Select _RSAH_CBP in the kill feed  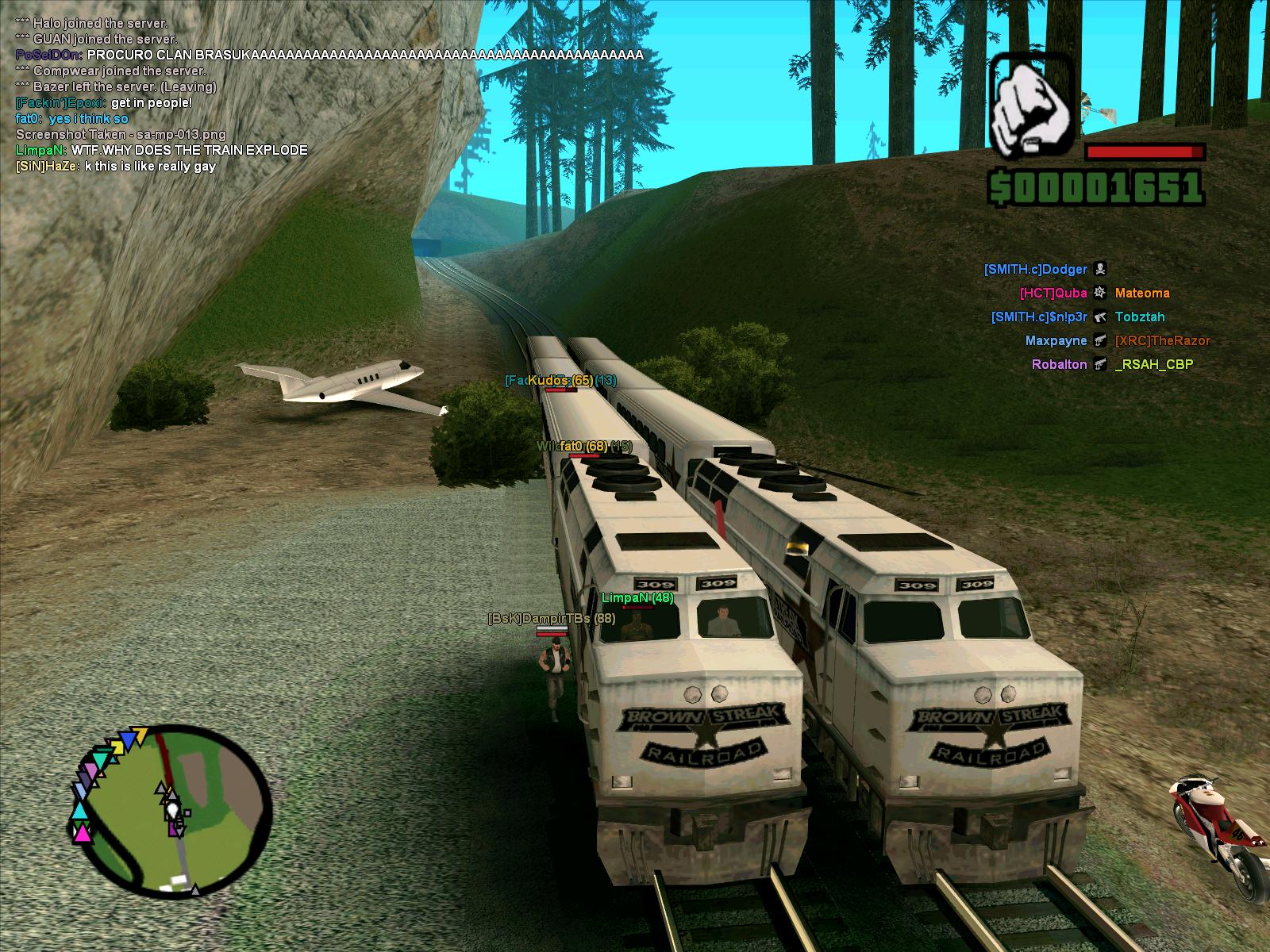[1153, 365]
